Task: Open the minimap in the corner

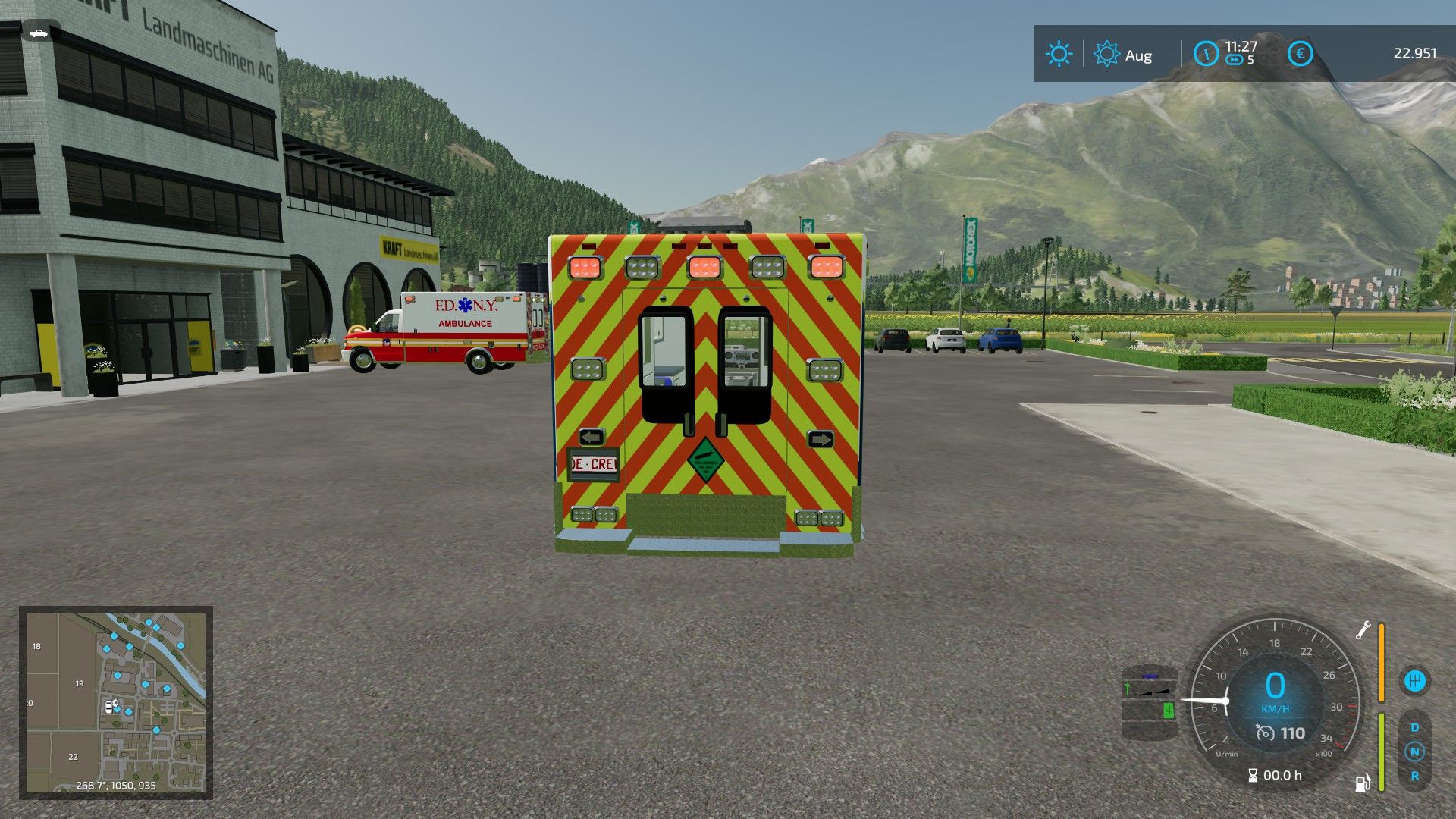Action: [115, 702]
